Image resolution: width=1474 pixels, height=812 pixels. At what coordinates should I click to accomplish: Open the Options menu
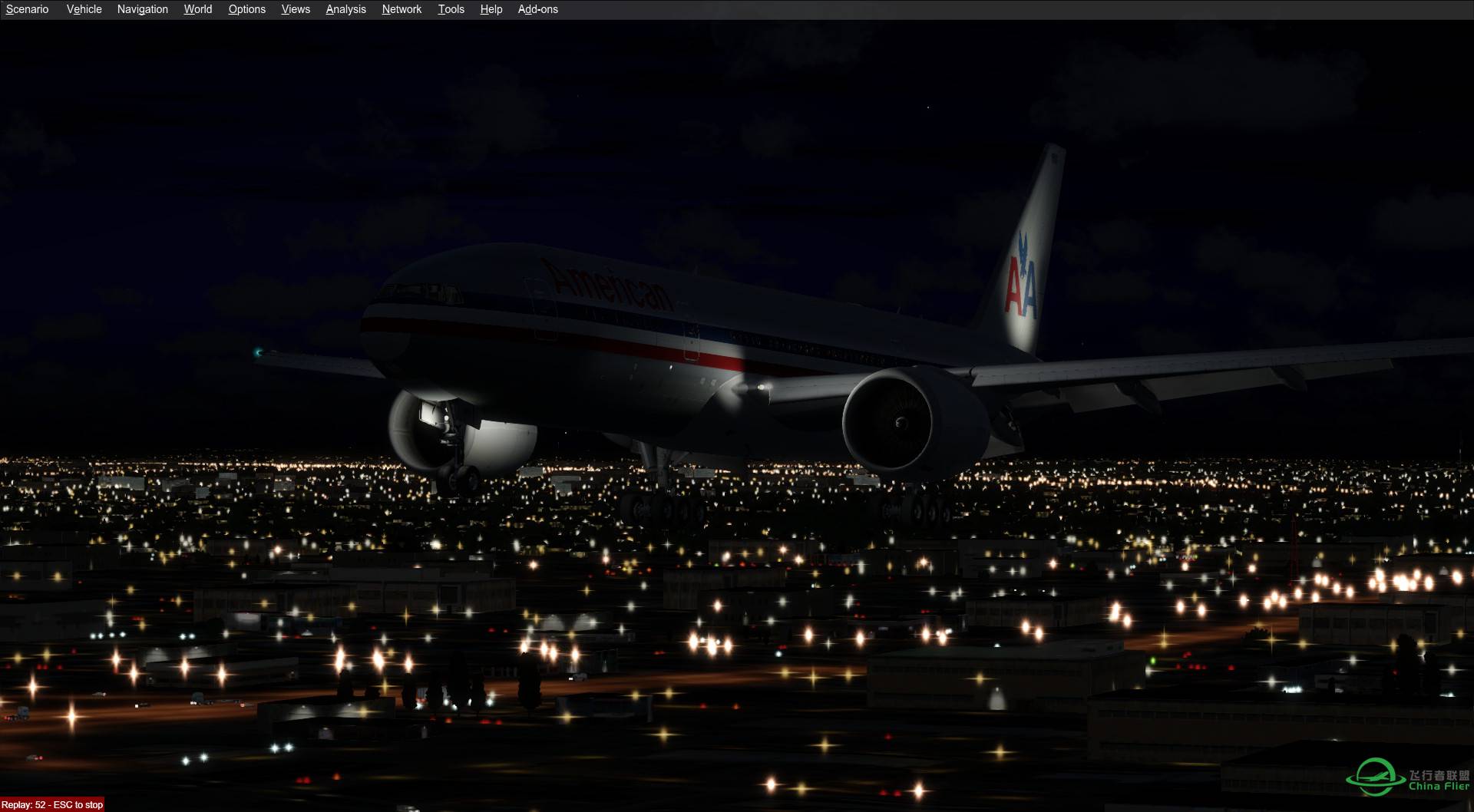246,9
